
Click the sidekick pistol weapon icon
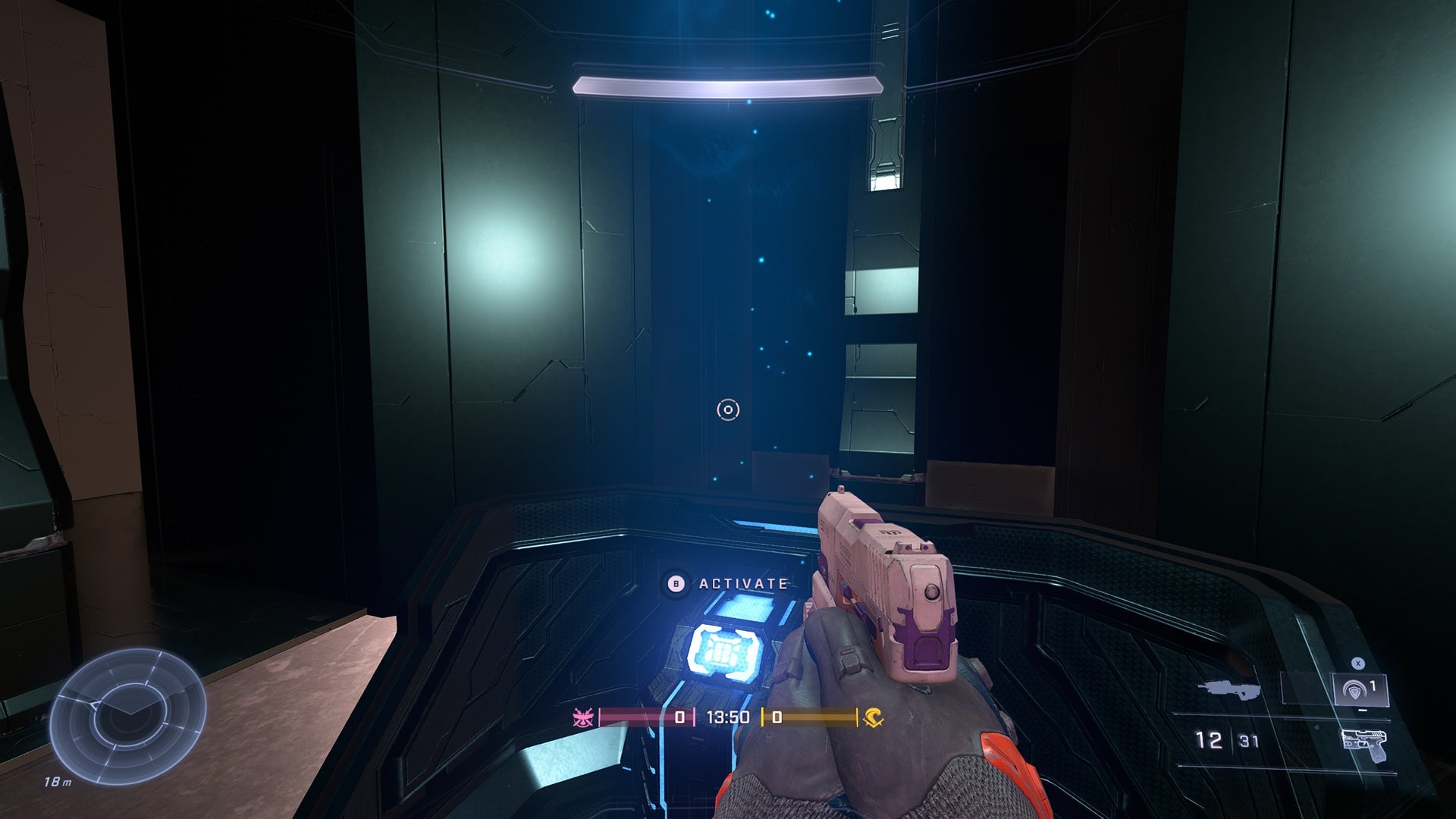click(x=1365, y=745)
